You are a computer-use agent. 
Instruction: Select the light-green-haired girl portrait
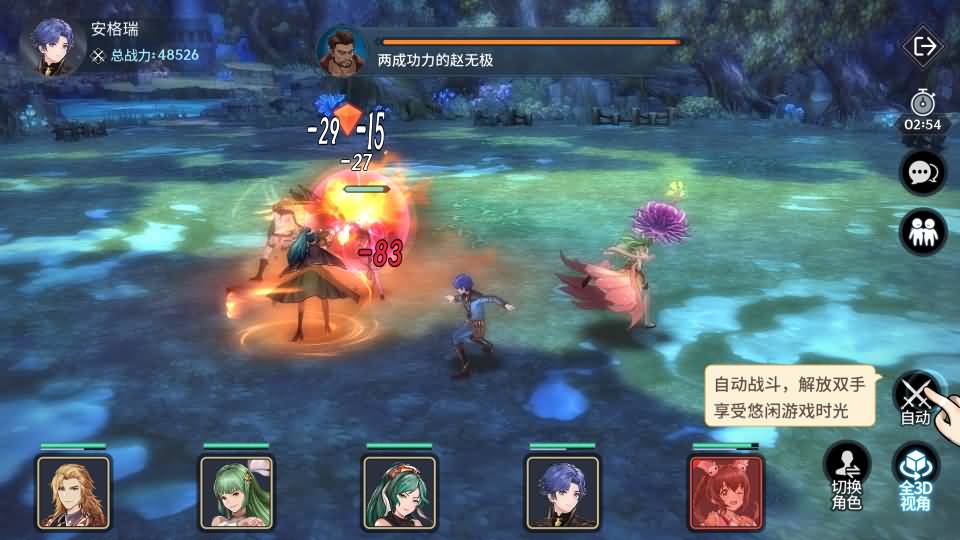tap(237, 491)
